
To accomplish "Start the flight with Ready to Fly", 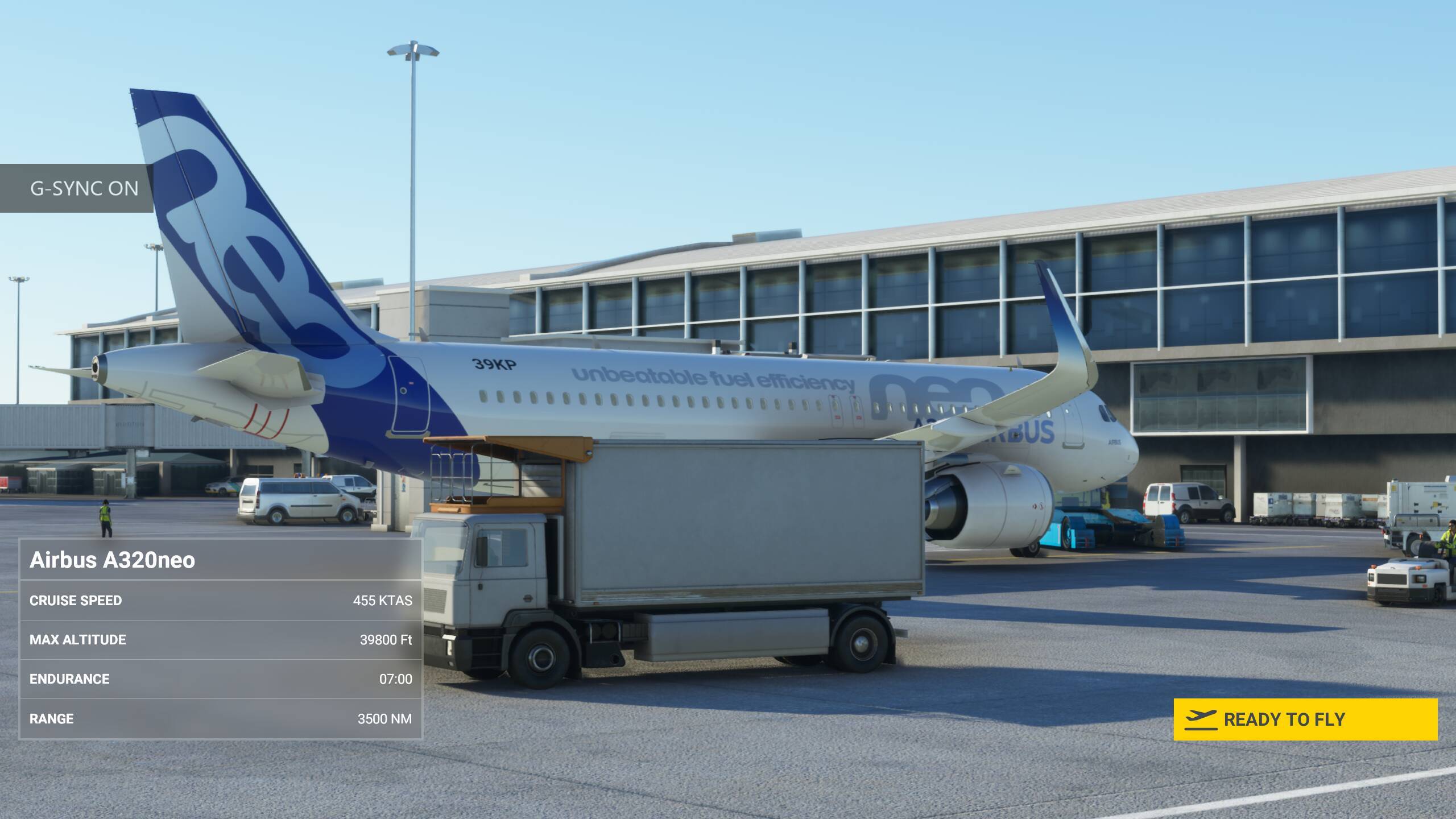I will coord(1305,719).
